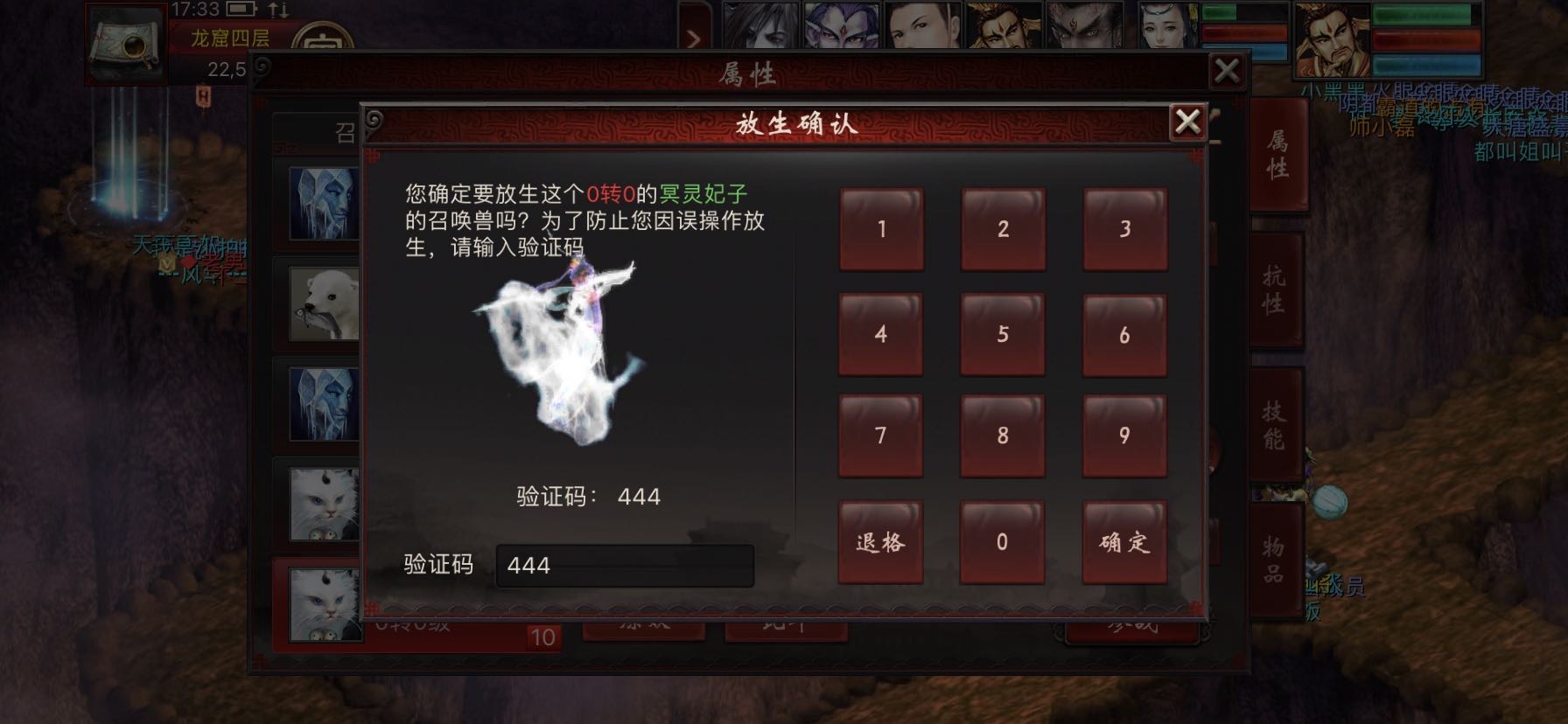Screen dimensions: 1568x724
Task: Click the 验证码 input field showing 444
Action: [x=623, y=566]
